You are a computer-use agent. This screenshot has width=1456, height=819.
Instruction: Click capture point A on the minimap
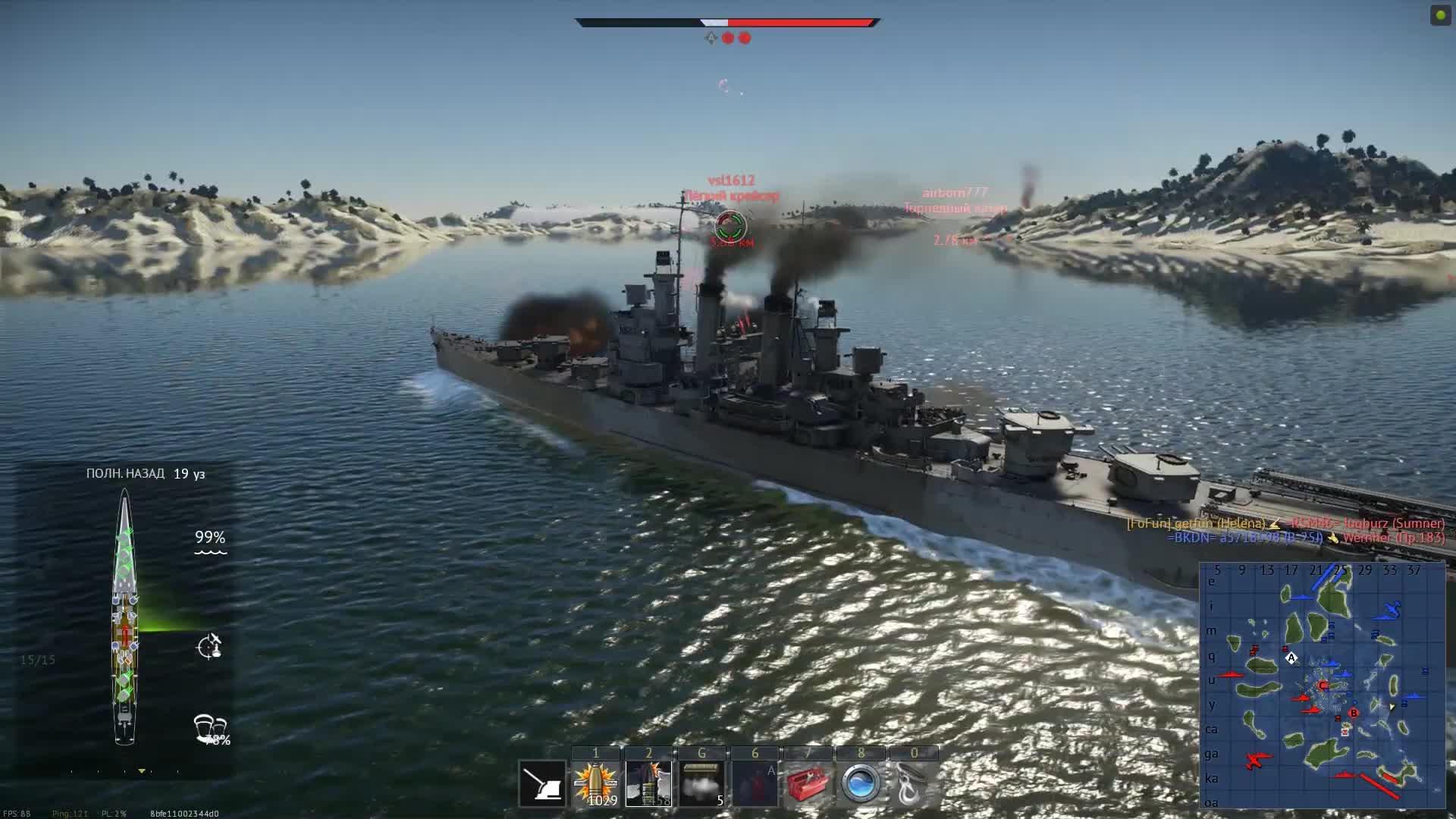click(x=1292, y=658)
